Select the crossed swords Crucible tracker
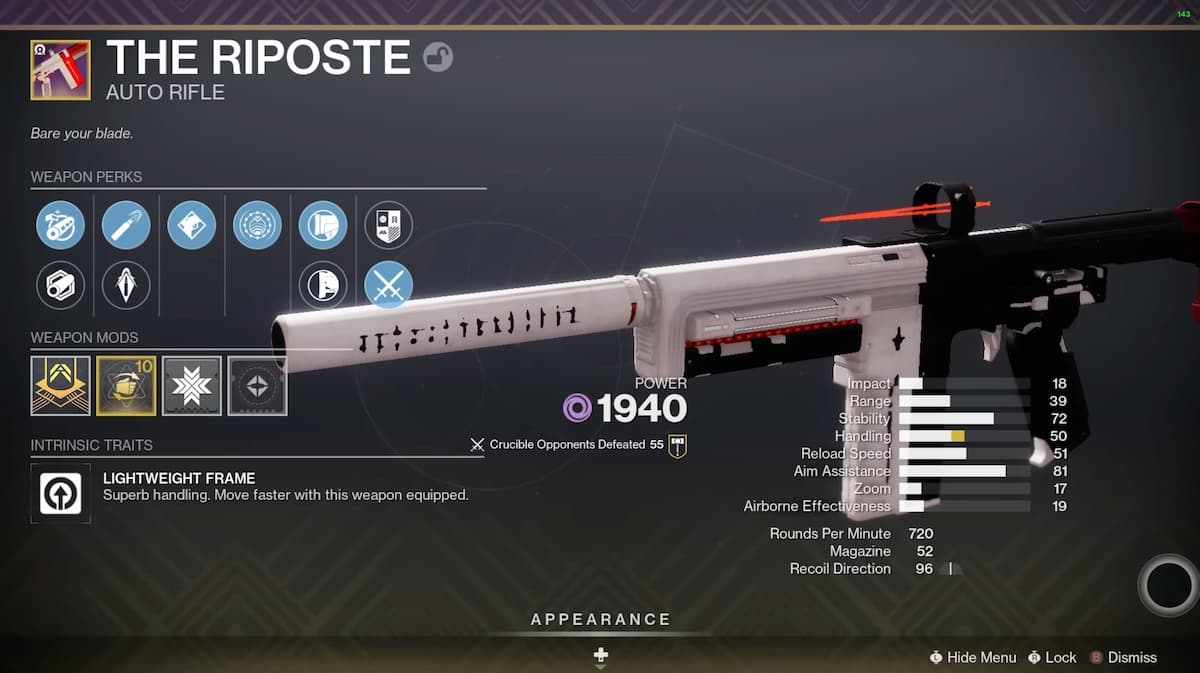The width and height of the screenshot is (1200, 673). pos(388,286)
